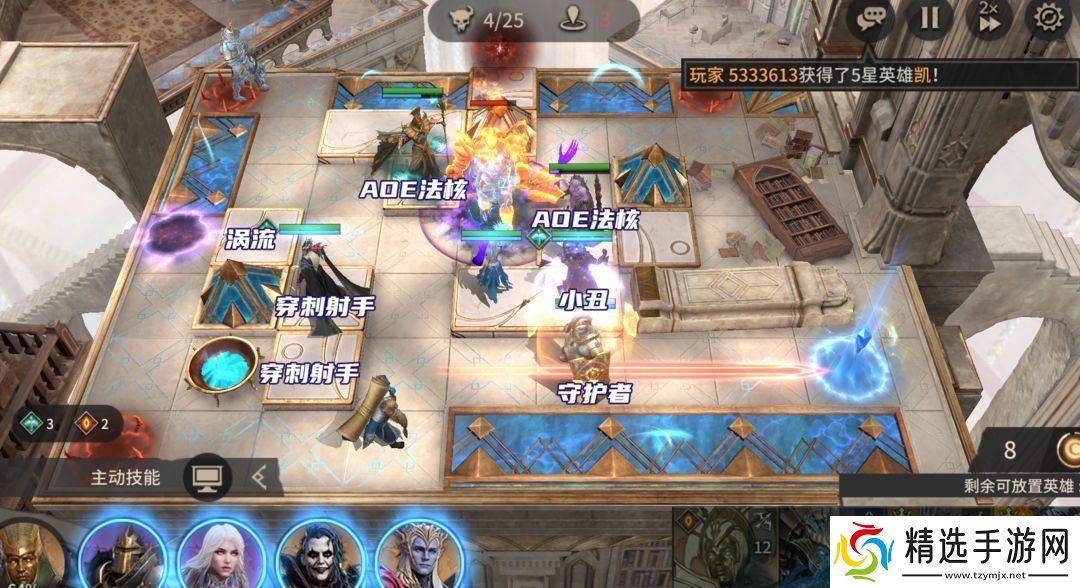Pause the battle
Viewport: 1080px width, 588px height.
click(930, 18)
